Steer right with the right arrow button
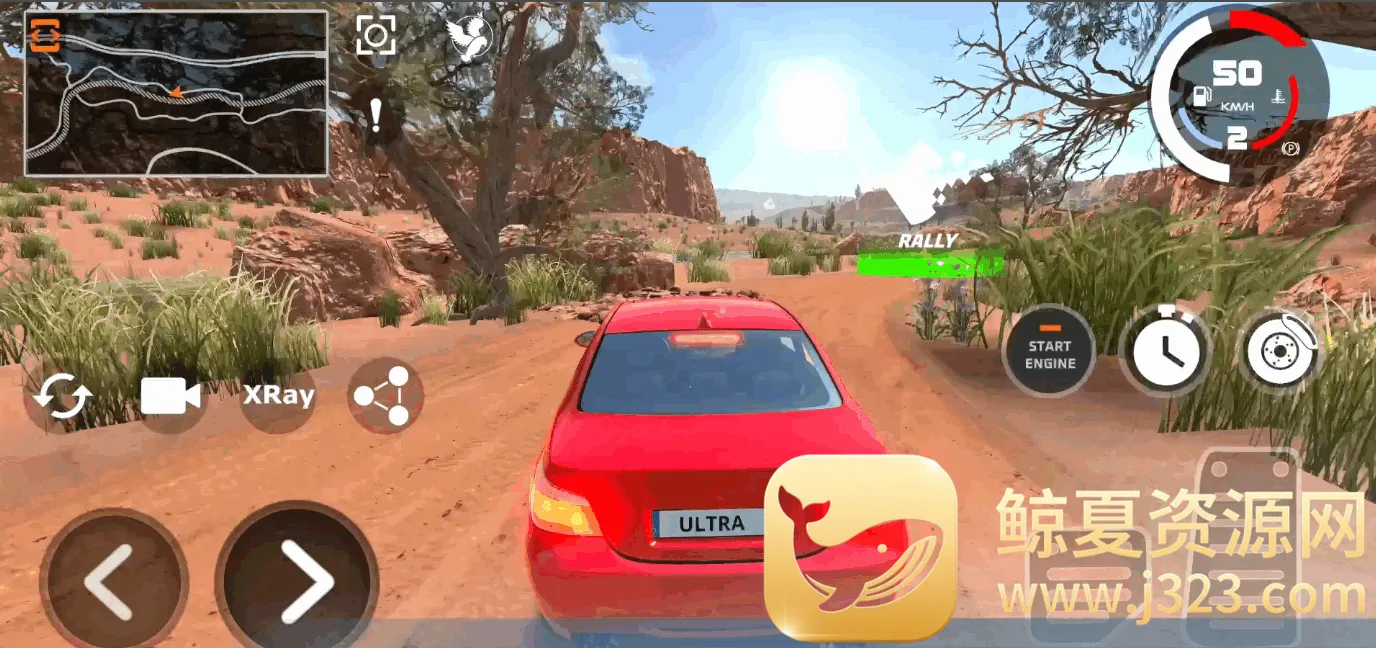The height and width of the screenshot is (648, 1376). point(297,579)
